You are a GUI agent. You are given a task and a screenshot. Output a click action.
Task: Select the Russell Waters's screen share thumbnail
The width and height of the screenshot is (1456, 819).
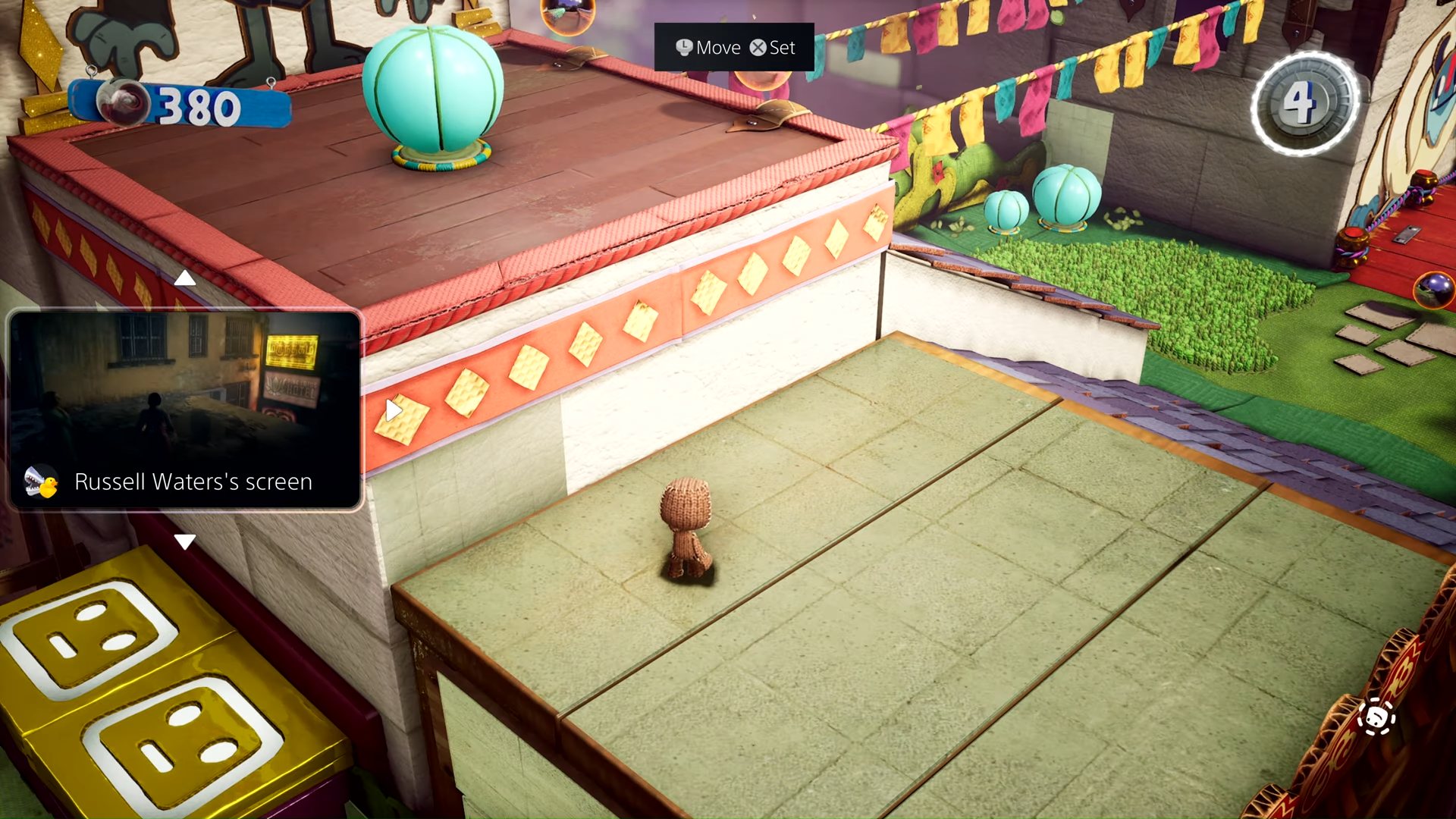[184, 409]
